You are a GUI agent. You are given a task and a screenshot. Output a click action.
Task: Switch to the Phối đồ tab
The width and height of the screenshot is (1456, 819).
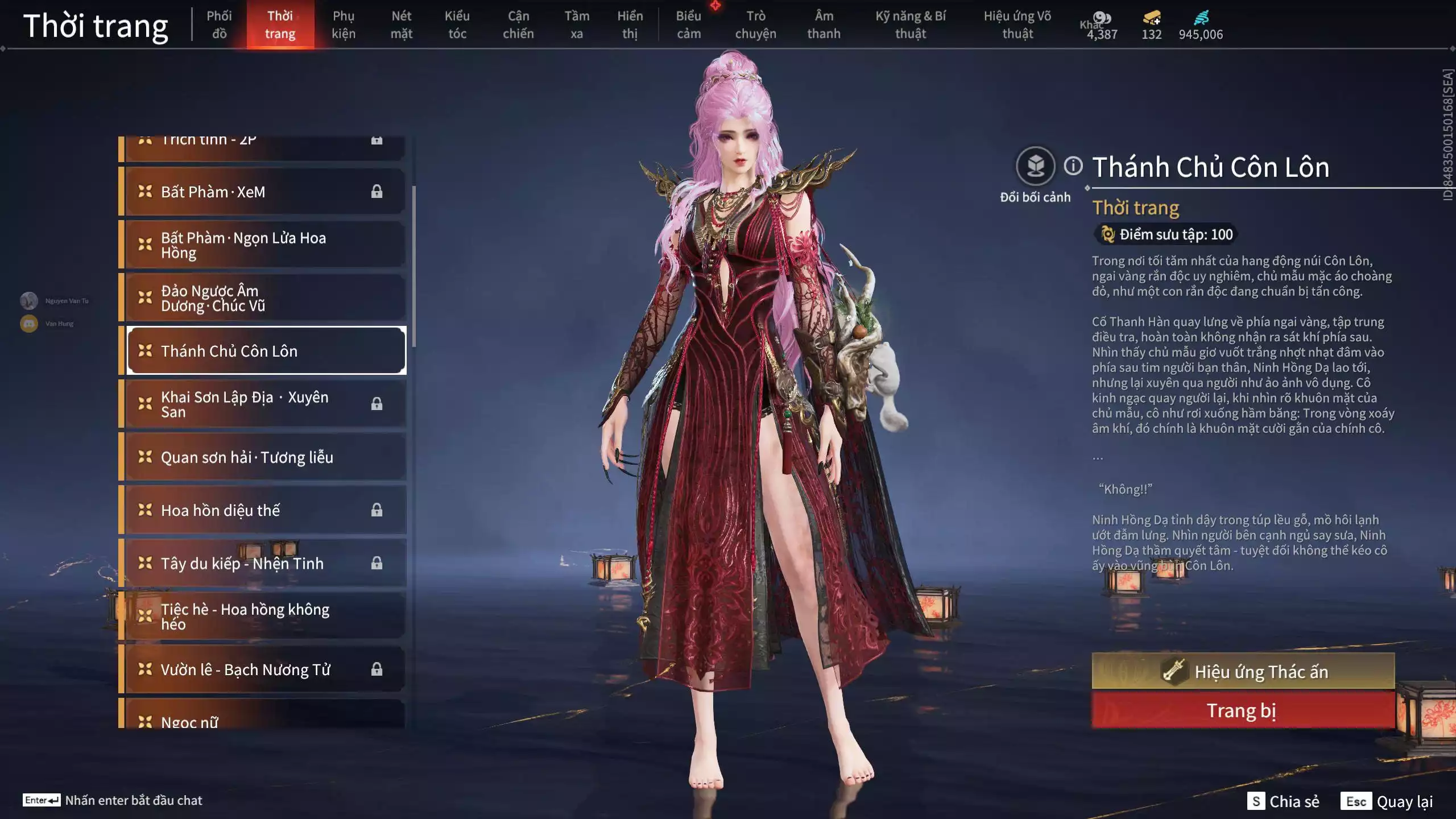(x=219, y=24)
